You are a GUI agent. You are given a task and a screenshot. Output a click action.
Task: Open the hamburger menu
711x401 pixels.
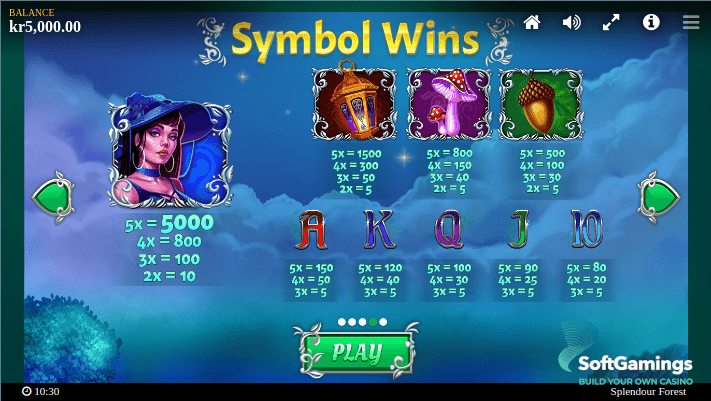tap(691, 22)
